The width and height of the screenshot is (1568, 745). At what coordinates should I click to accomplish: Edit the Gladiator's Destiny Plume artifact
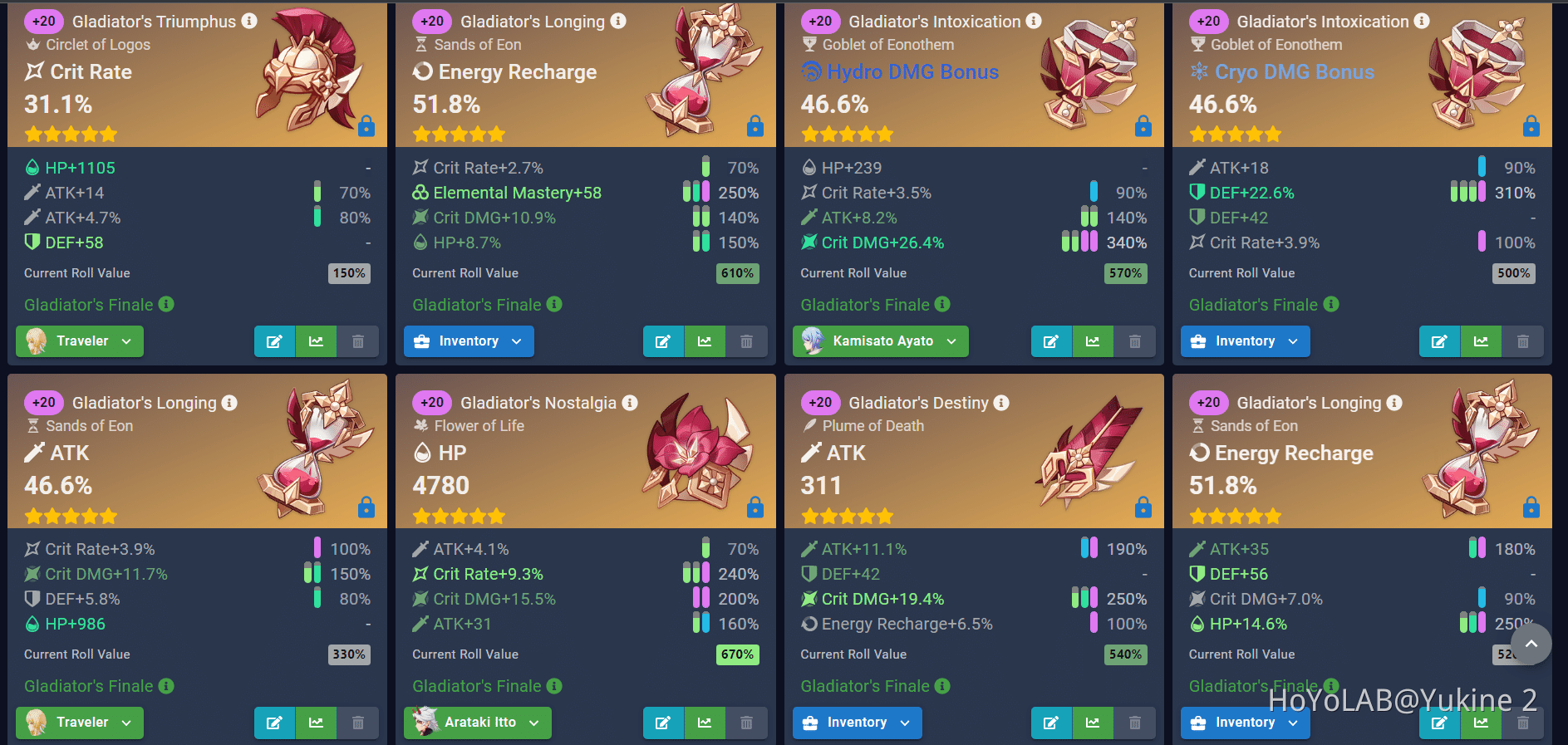(1051, 723)
